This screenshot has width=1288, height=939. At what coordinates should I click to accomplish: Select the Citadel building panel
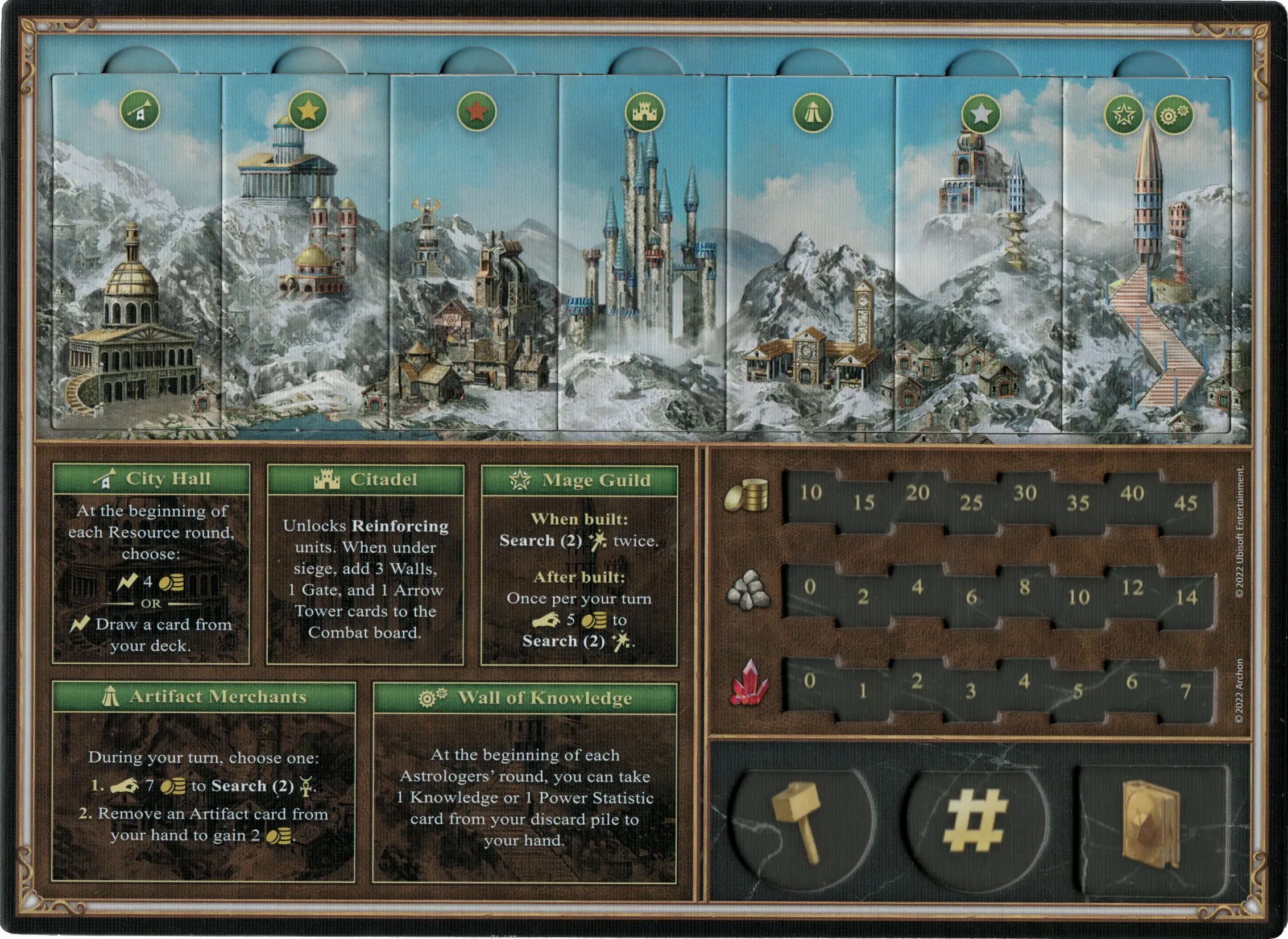pos(365,565)
